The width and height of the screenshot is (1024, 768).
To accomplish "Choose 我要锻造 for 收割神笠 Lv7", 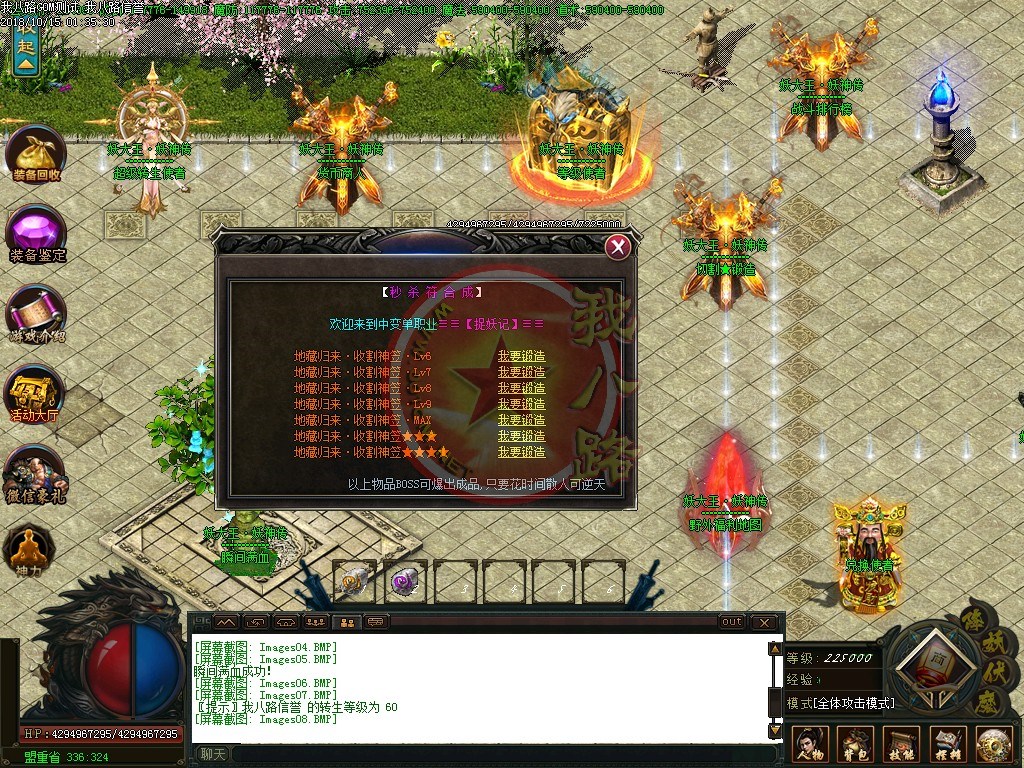I will coord(521,372).
